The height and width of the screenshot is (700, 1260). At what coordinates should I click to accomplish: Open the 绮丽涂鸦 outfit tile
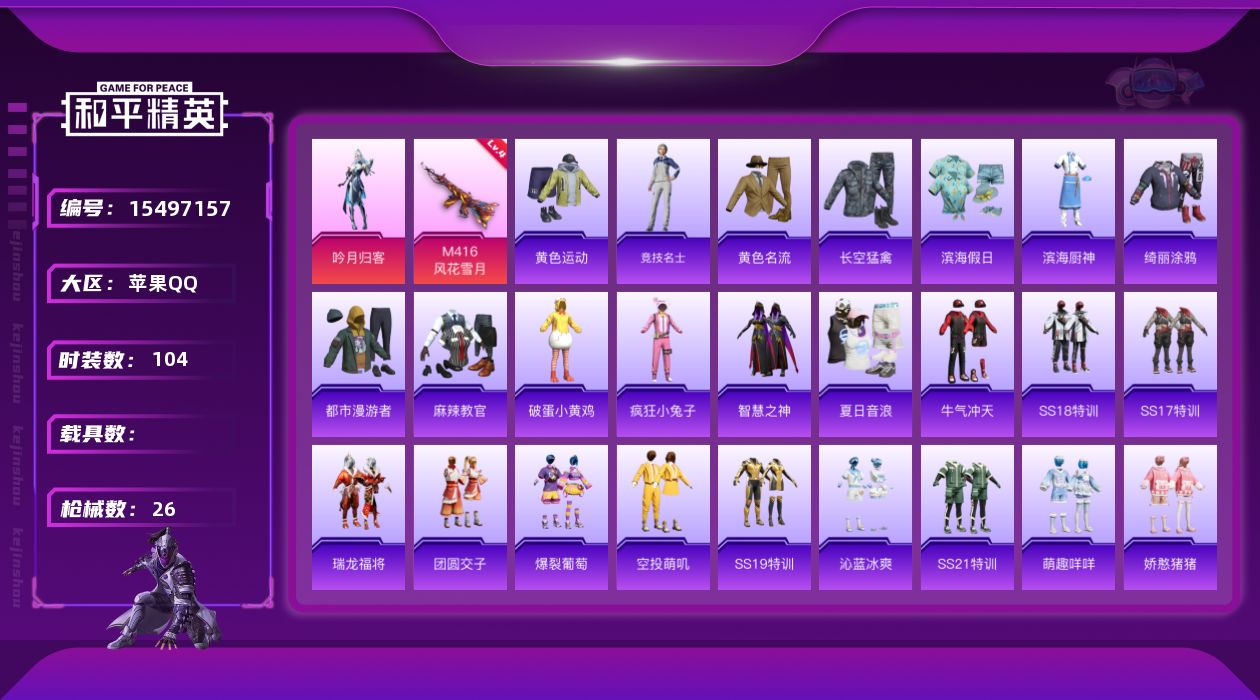click(1170, 210)
